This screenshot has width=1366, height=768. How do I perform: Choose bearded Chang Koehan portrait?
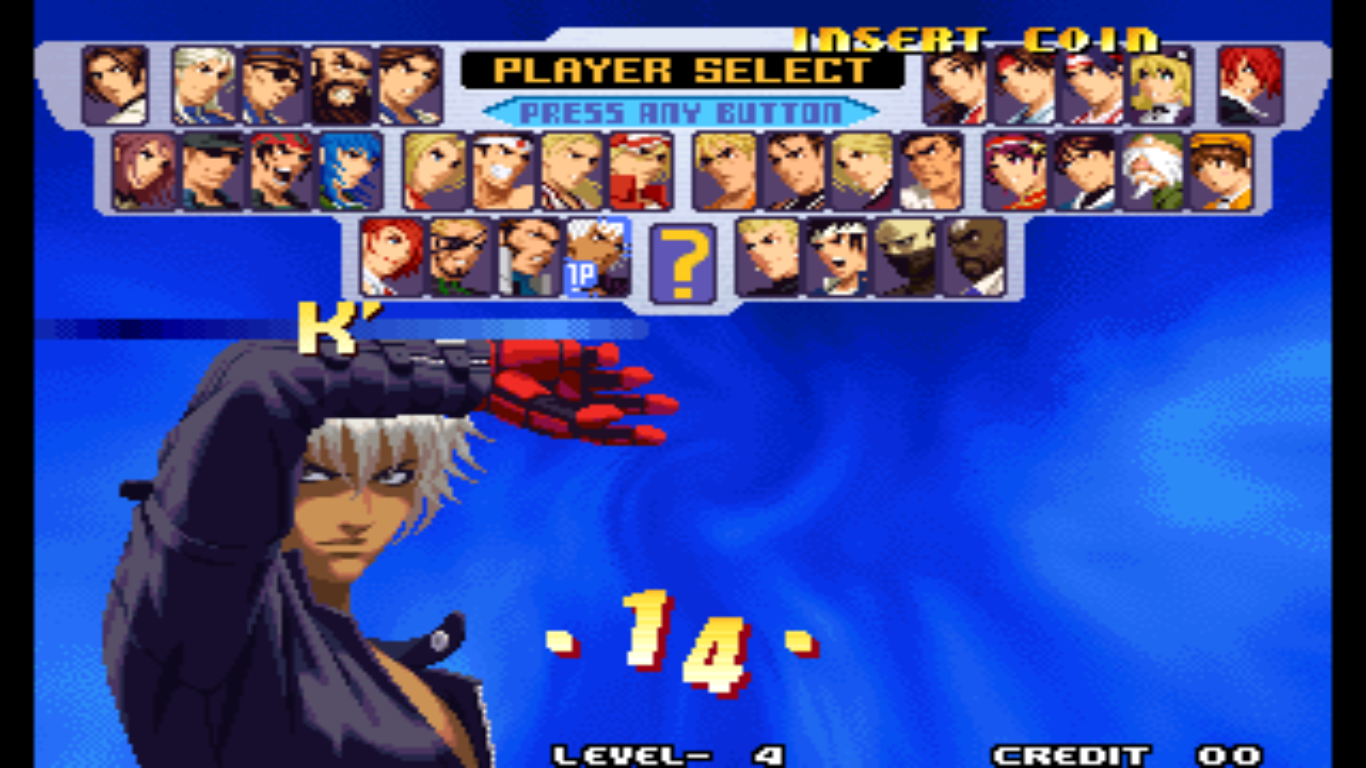point(341,85)
